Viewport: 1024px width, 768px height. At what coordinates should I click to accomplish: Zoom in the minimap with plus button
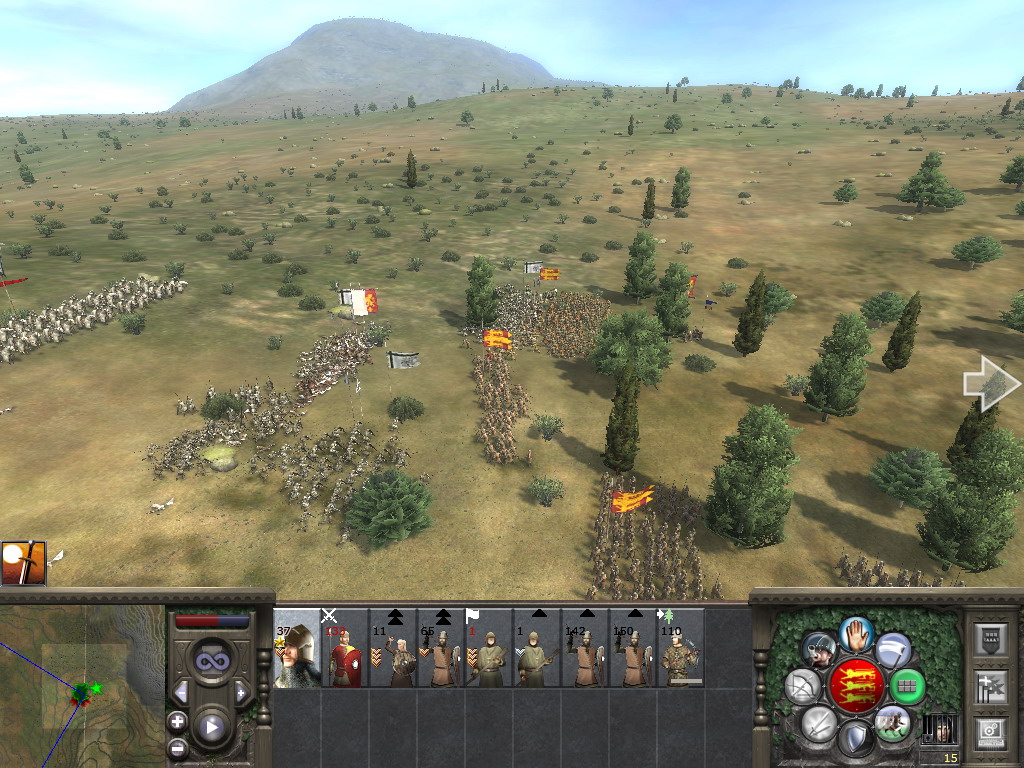click(x=178, y=720)
